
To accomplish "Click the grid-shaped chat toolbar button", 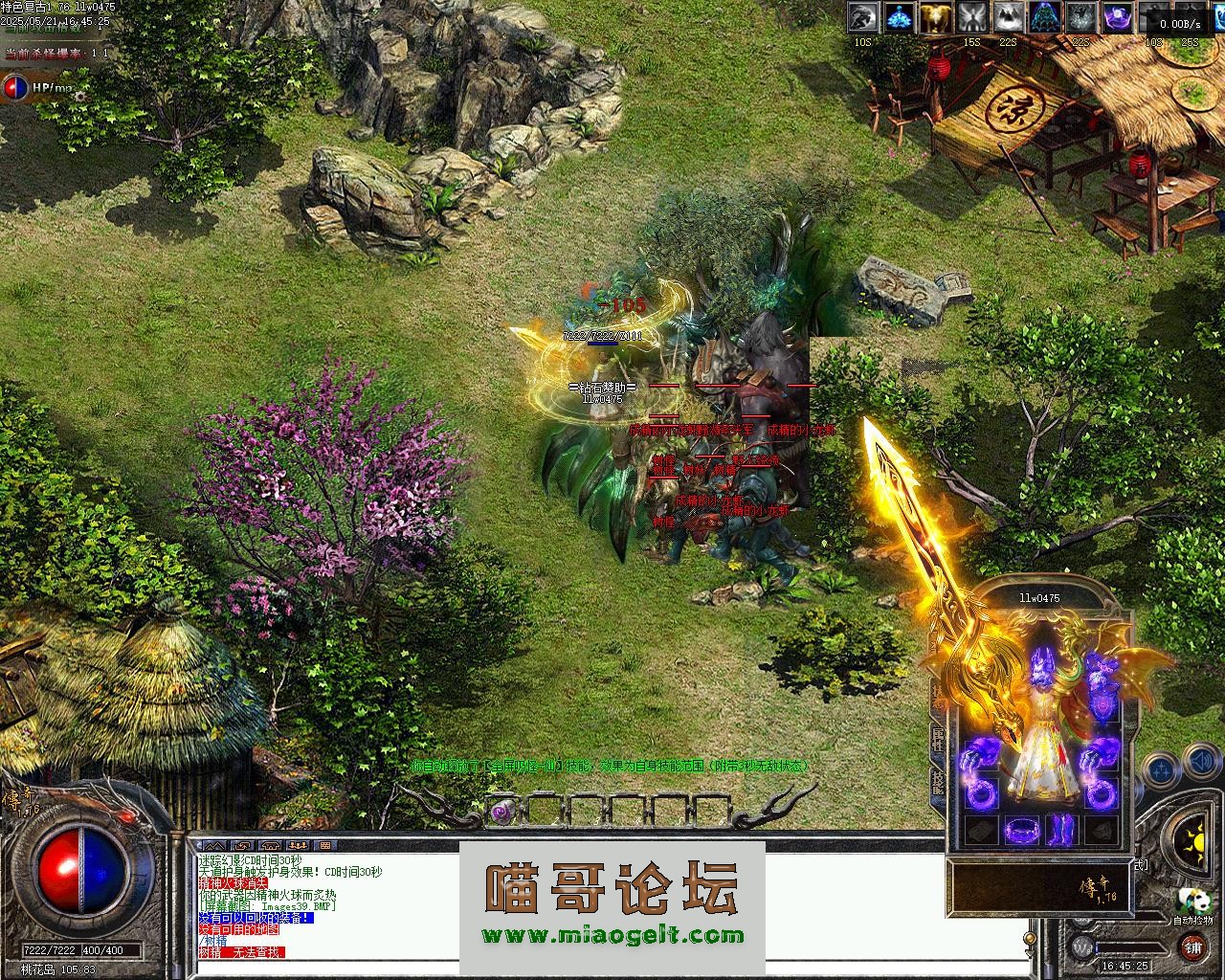I will pos(325,846).
